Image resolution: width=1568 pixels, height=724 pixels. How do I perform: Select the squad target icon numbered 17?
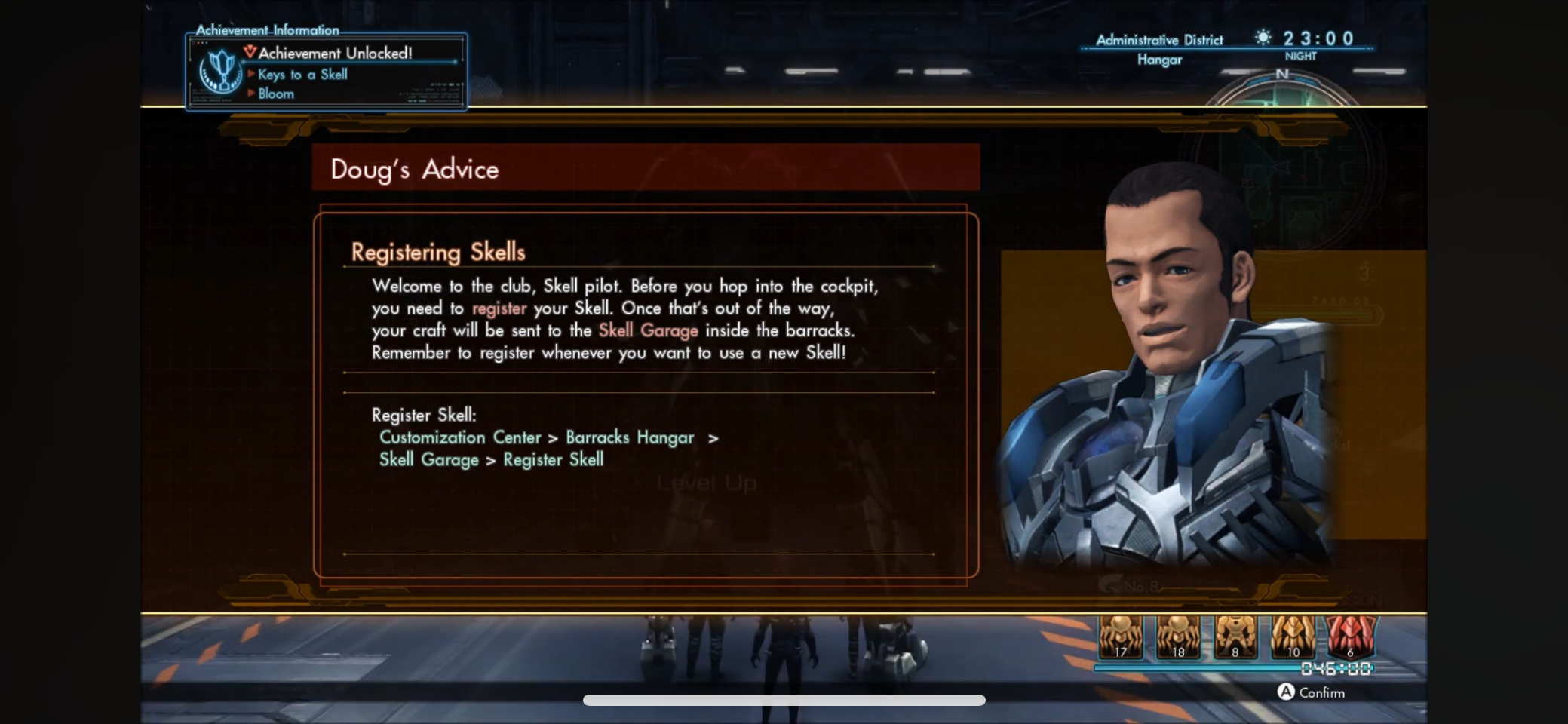tap(1120, 637)
